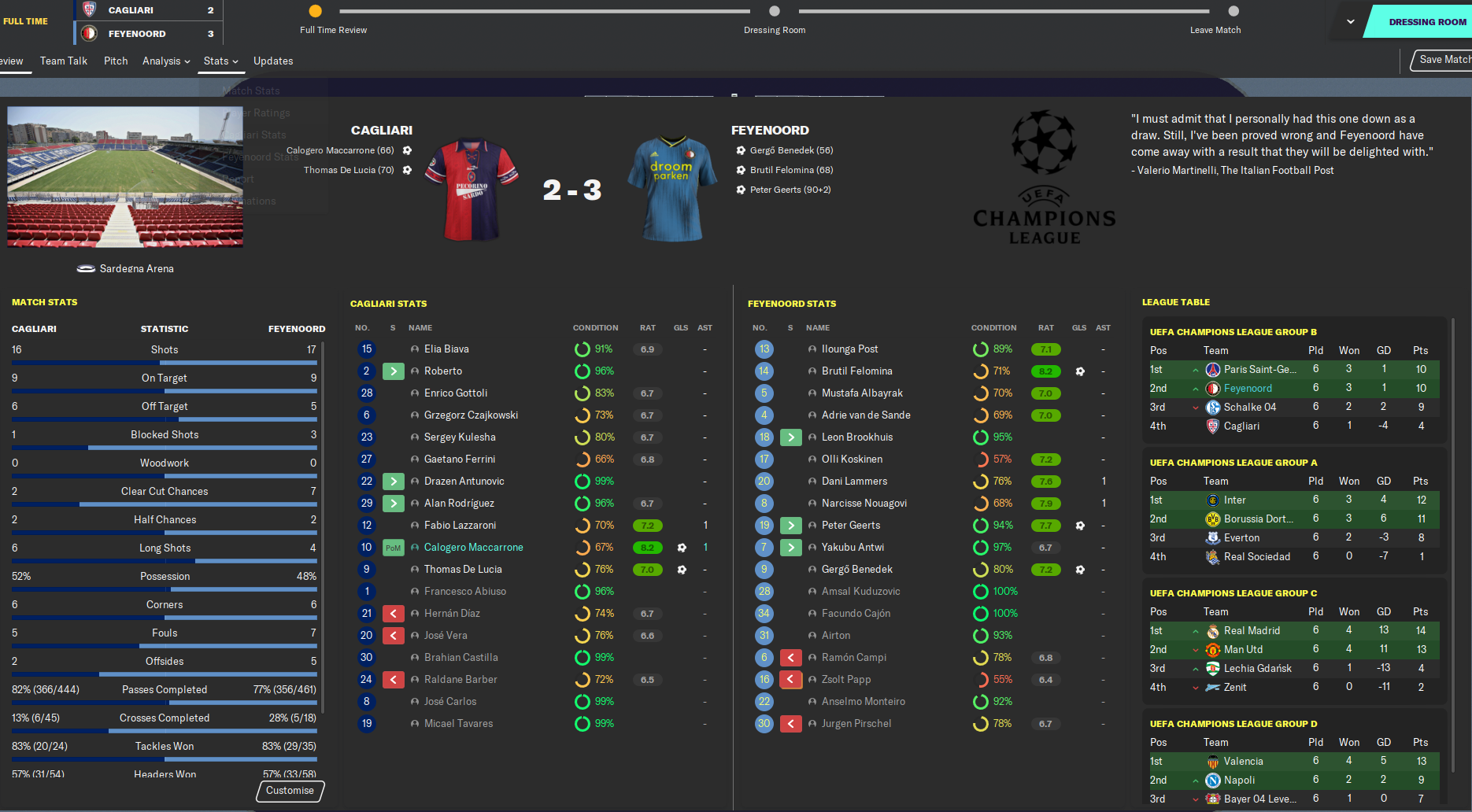Customise the match stats panel
Viewport: 1472px width, 812px height.
coord(290,791)
